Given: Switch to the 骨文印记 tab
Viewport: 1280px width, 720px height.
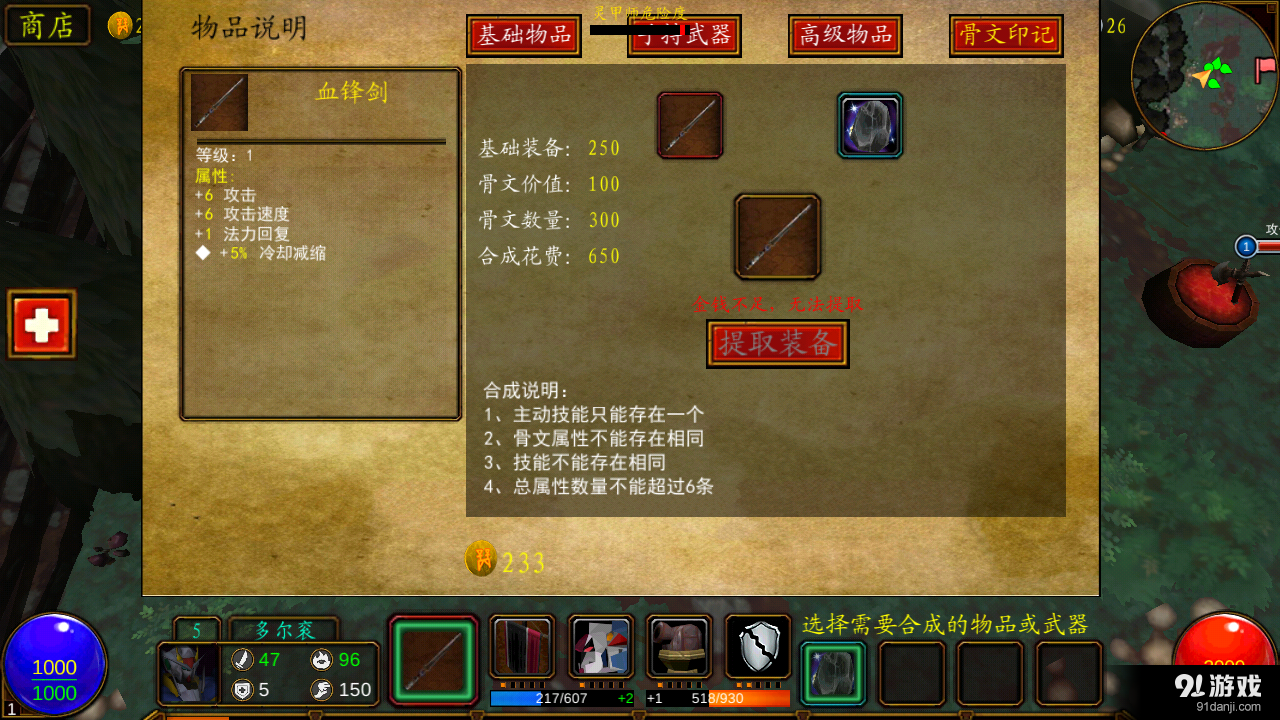Looking at the screenshot, I should point(1005,34).
